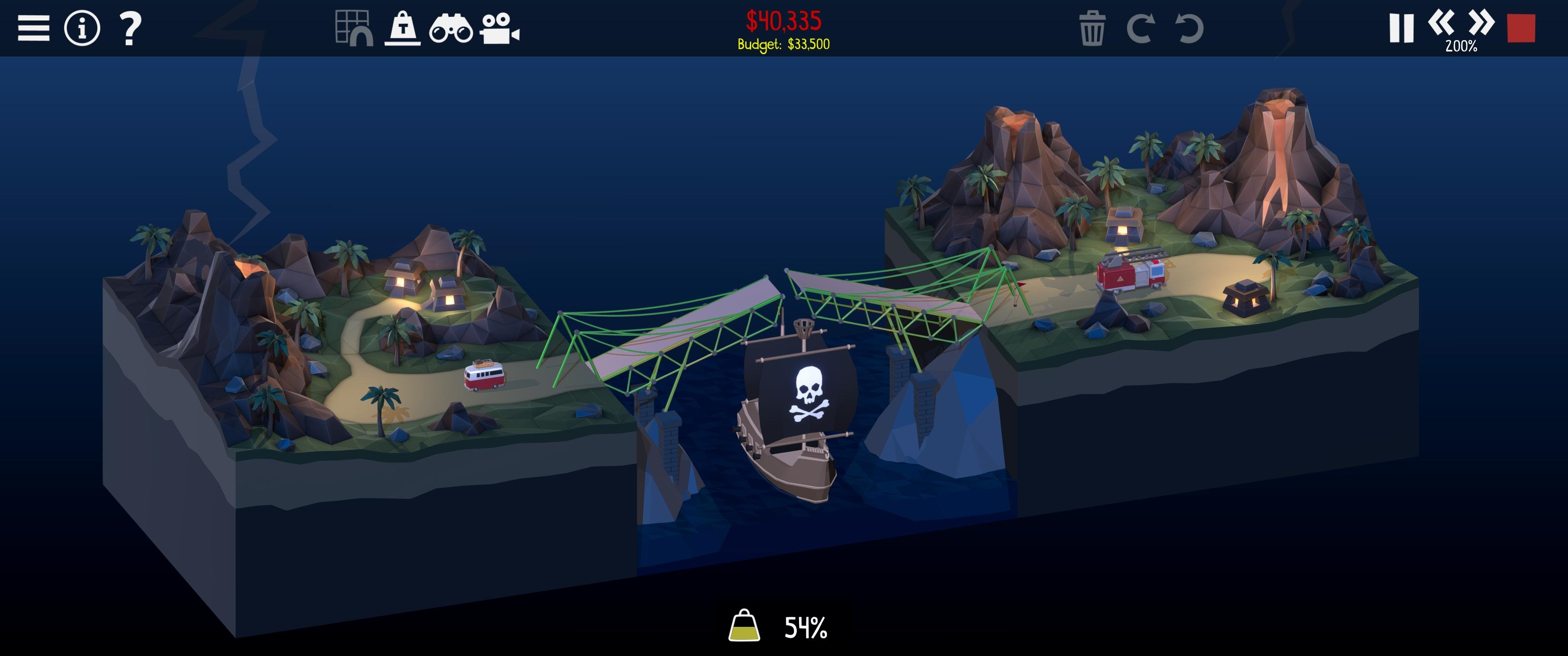This screenshot has width=1568, height=656.
Task: Activate the binoculars view icon
Action: (x=450, y=29)
